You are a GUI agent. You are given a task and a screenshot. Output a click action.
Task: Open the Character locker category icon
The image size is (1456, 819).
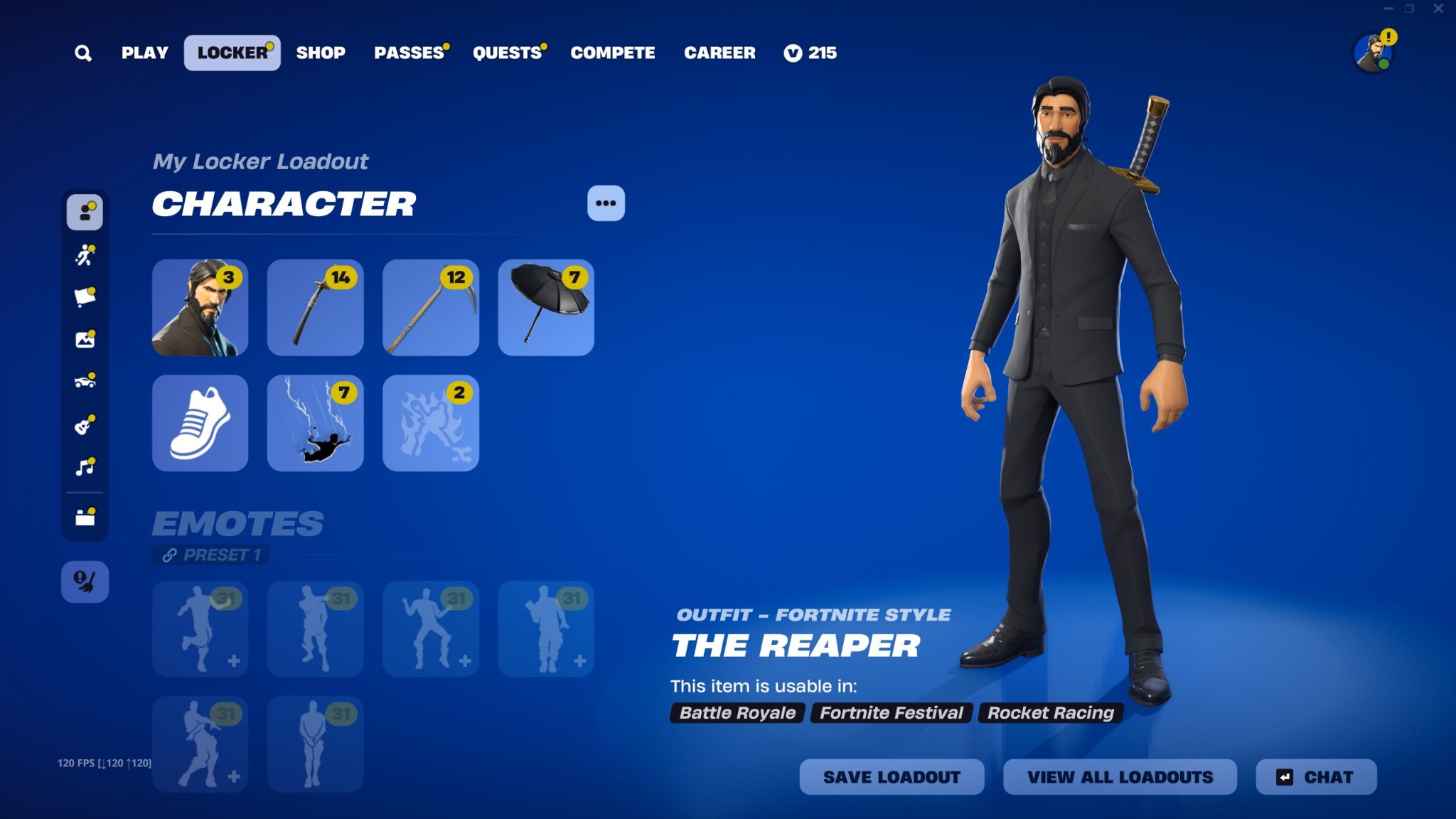coord(85,210)
